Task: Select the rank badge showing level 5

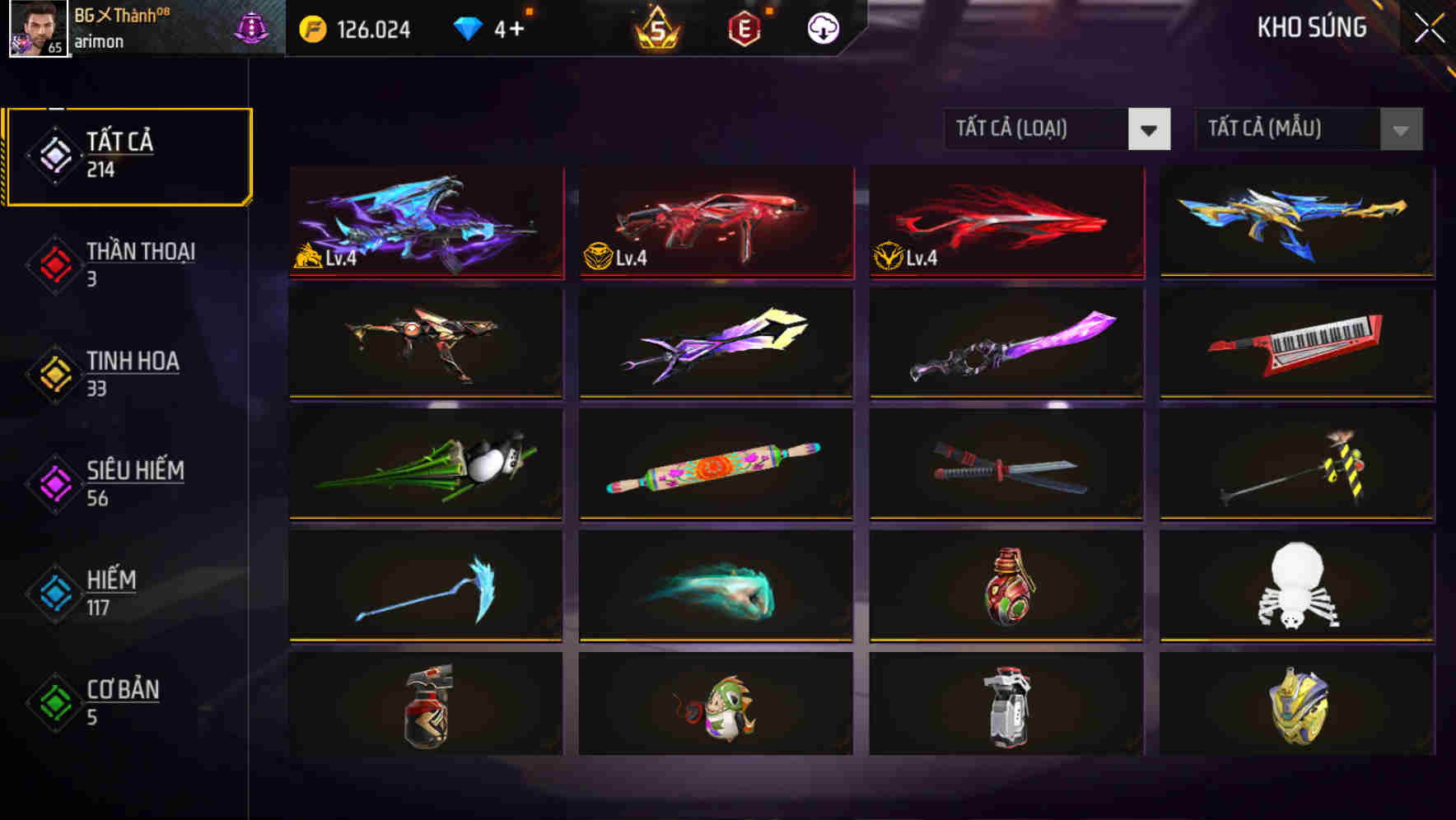Action: (655, 27)
